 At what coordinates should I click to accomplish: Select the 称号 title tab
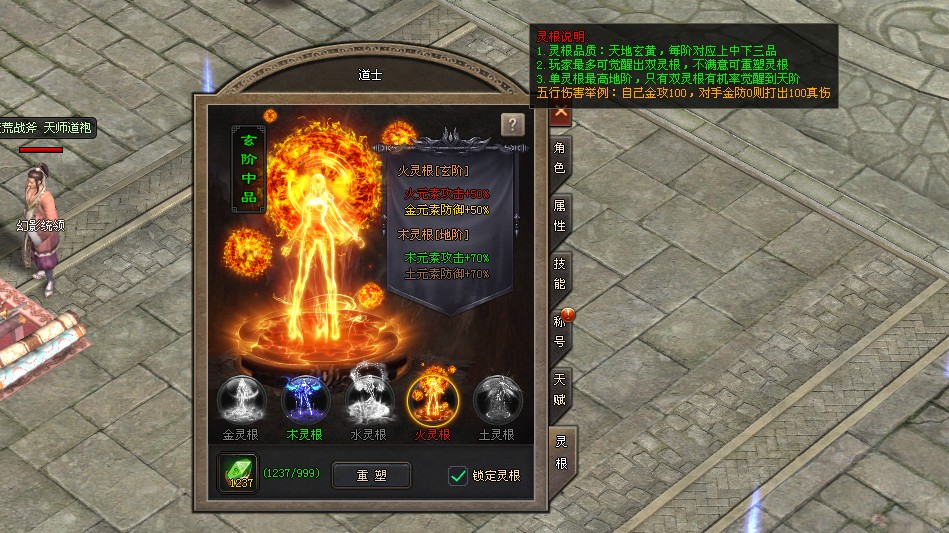[560, 331]
